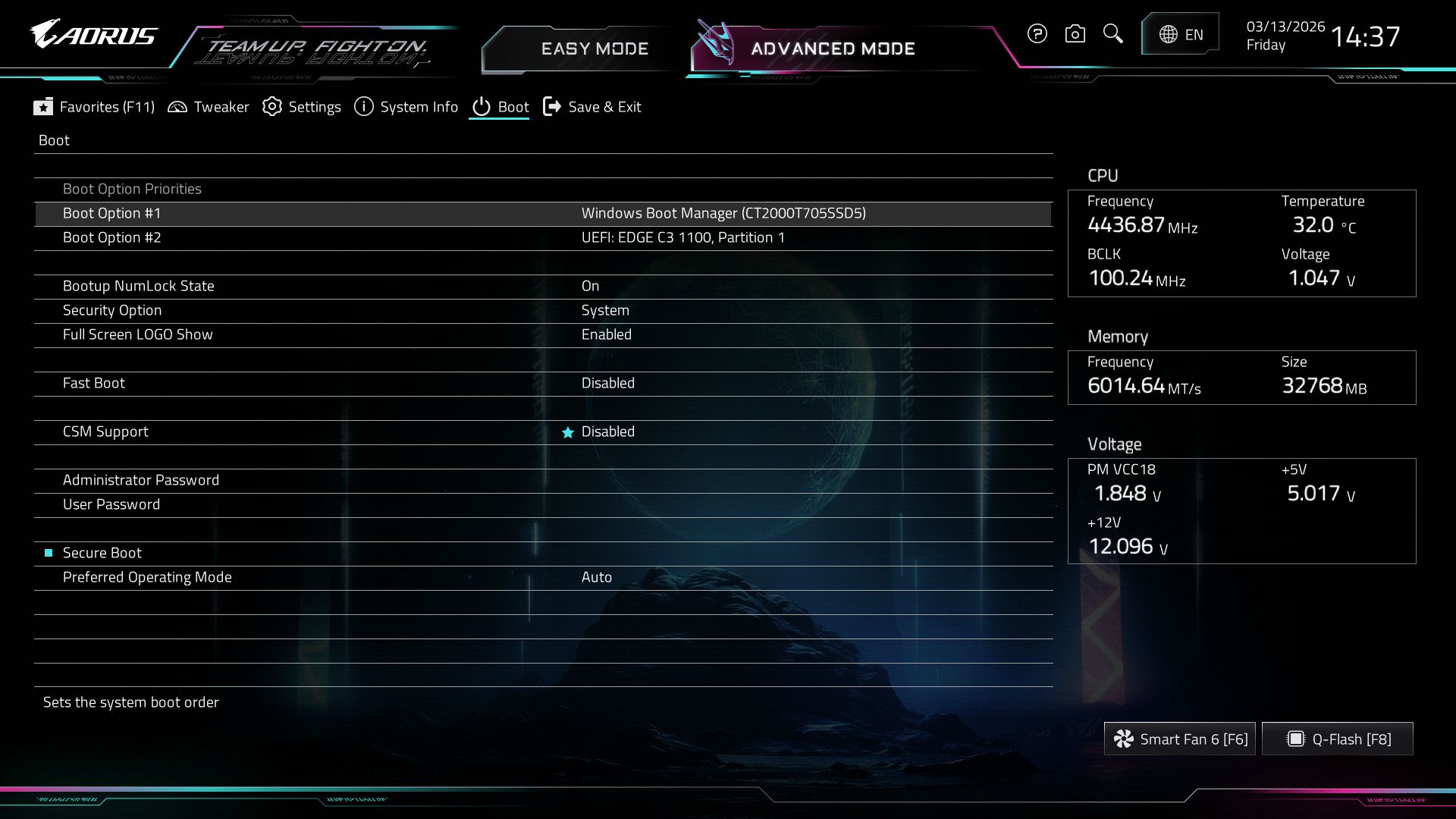Switch to Easy Mode
This screenshot has height=819, width=1456.
594,49
